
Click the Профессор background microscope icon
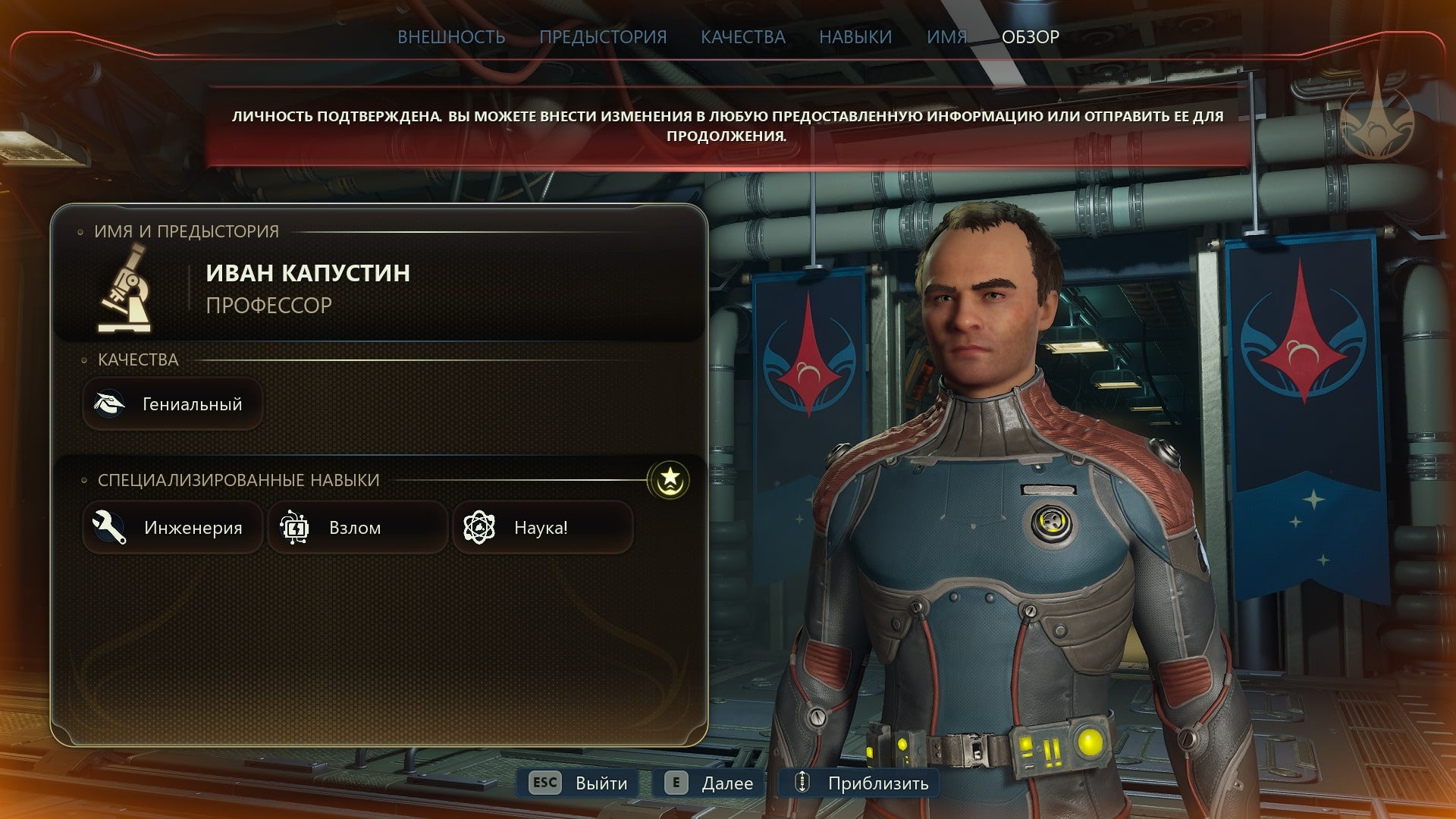[x=125, y=290]
